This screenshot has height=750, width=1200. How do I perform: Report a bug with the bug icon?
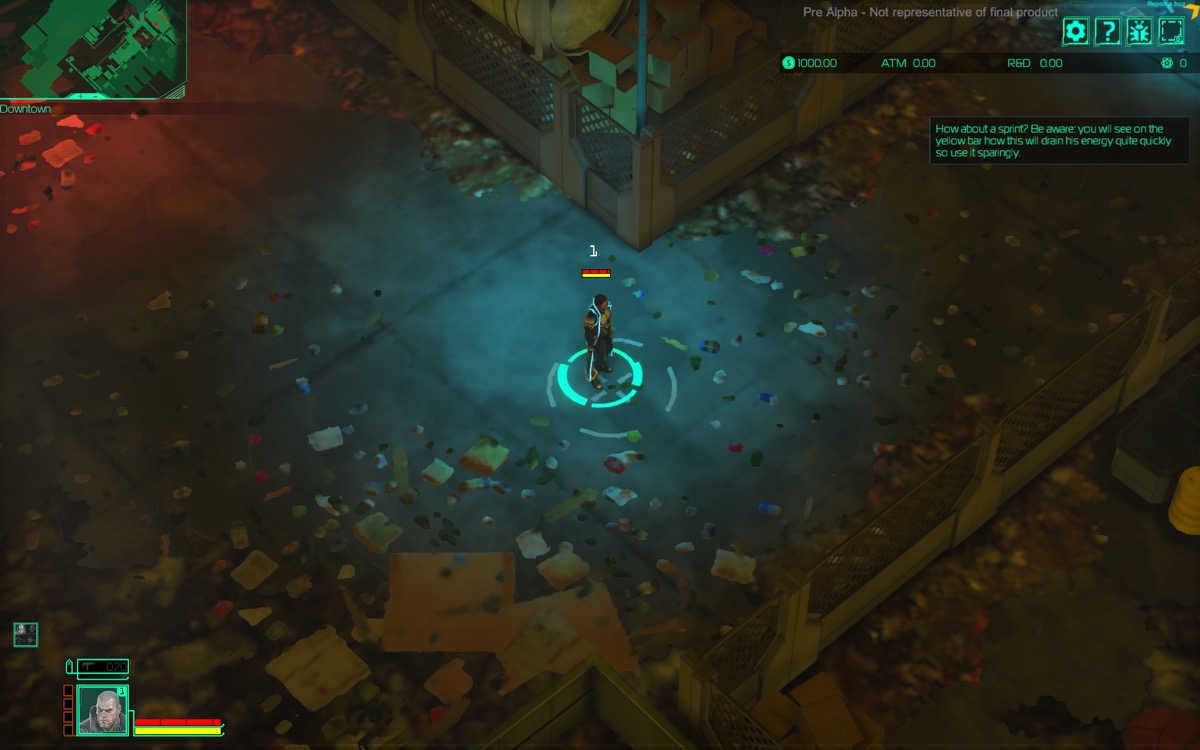pyautogui.click(x=1139, y=31)
